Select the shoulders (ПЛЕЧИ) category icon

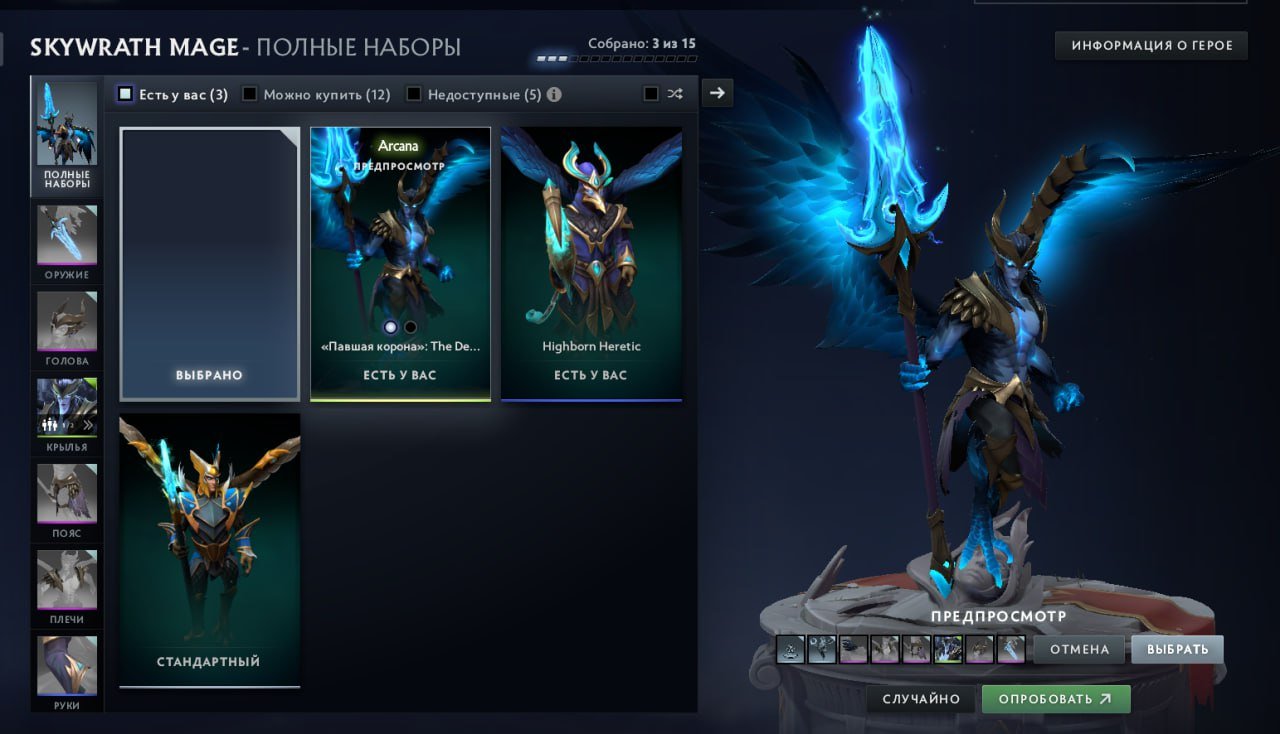[66, 581]
